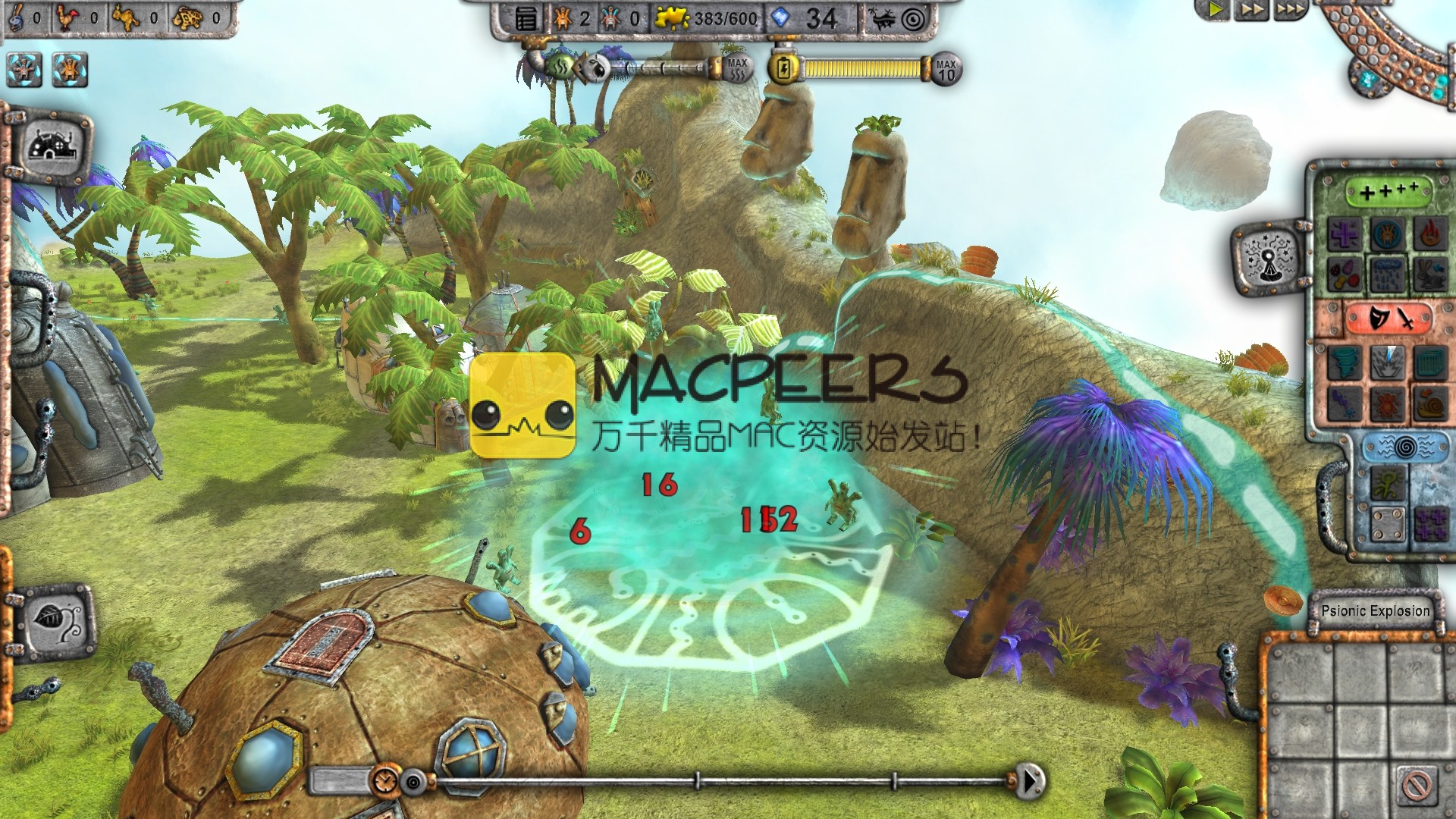
Task: Open the green plus spell category header
Action: coord(1388,192)
